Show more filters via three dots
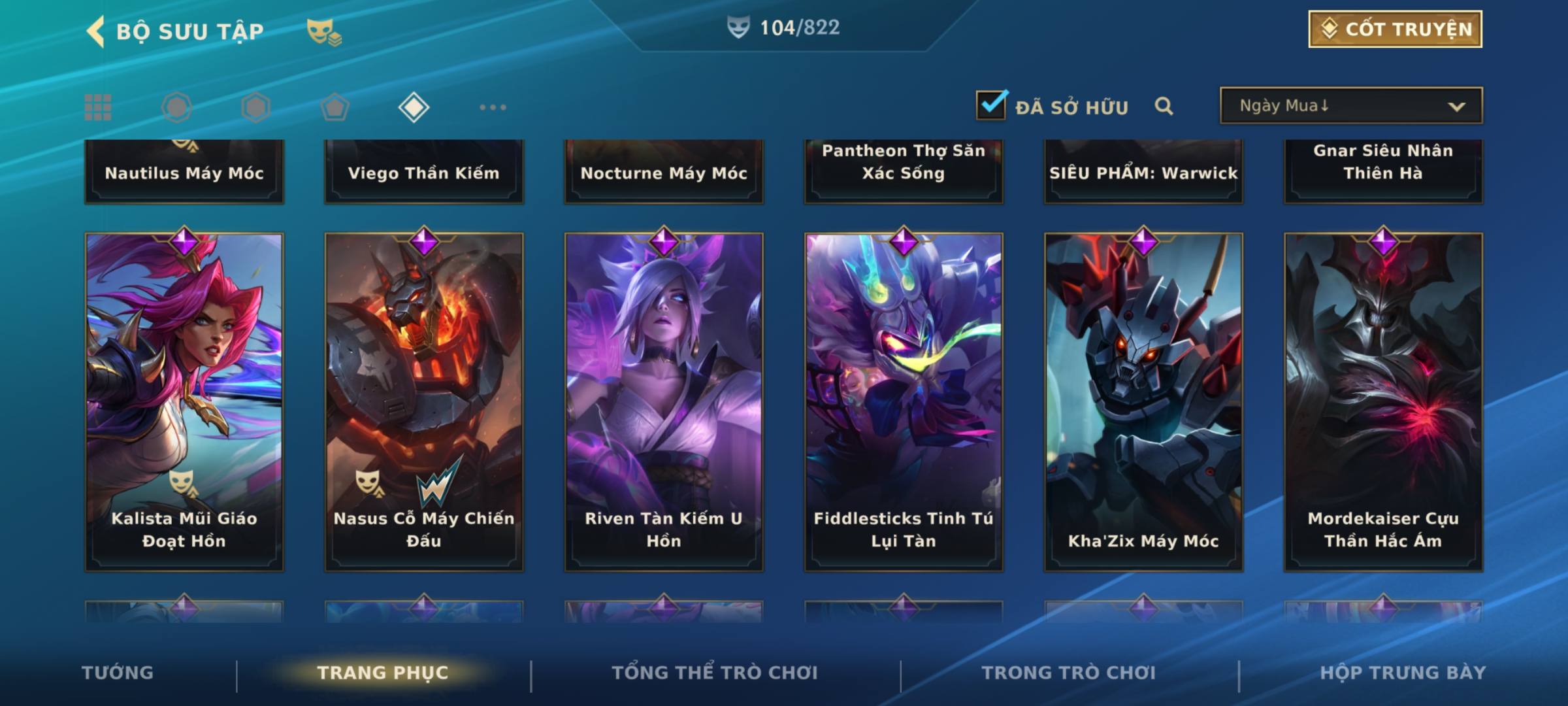The width and height of the screenshot is (1568, 706). 493,107
